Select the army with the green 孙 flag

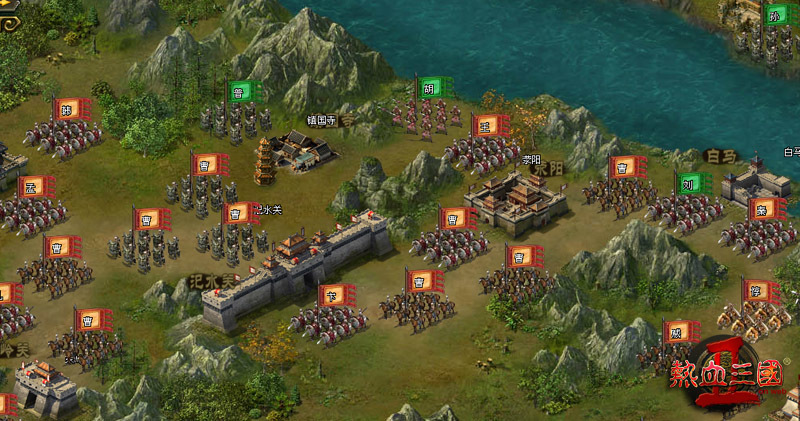click(770, 38)
